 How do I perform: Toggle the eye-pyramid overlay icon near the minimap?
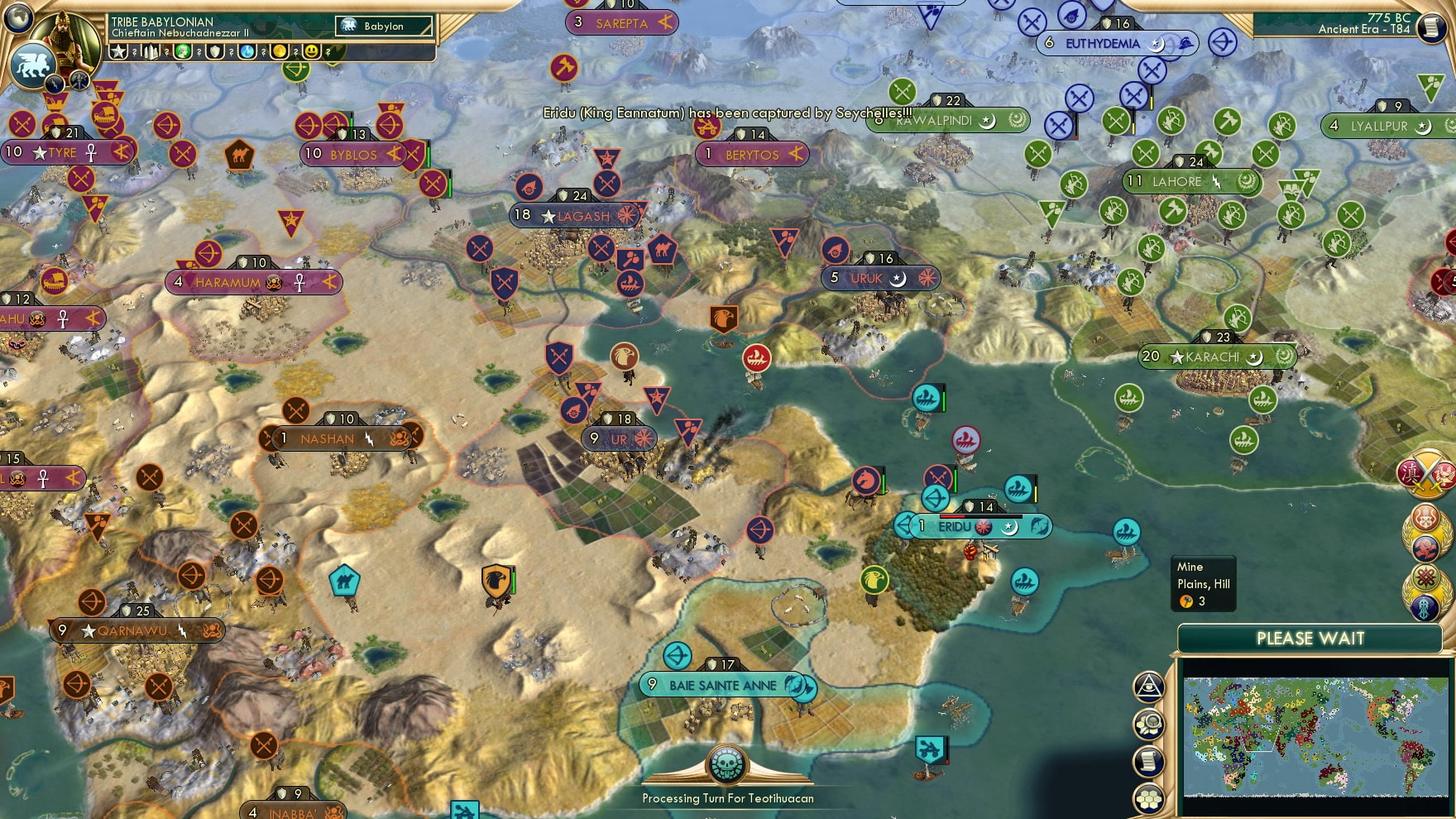tap(1148, 688)
